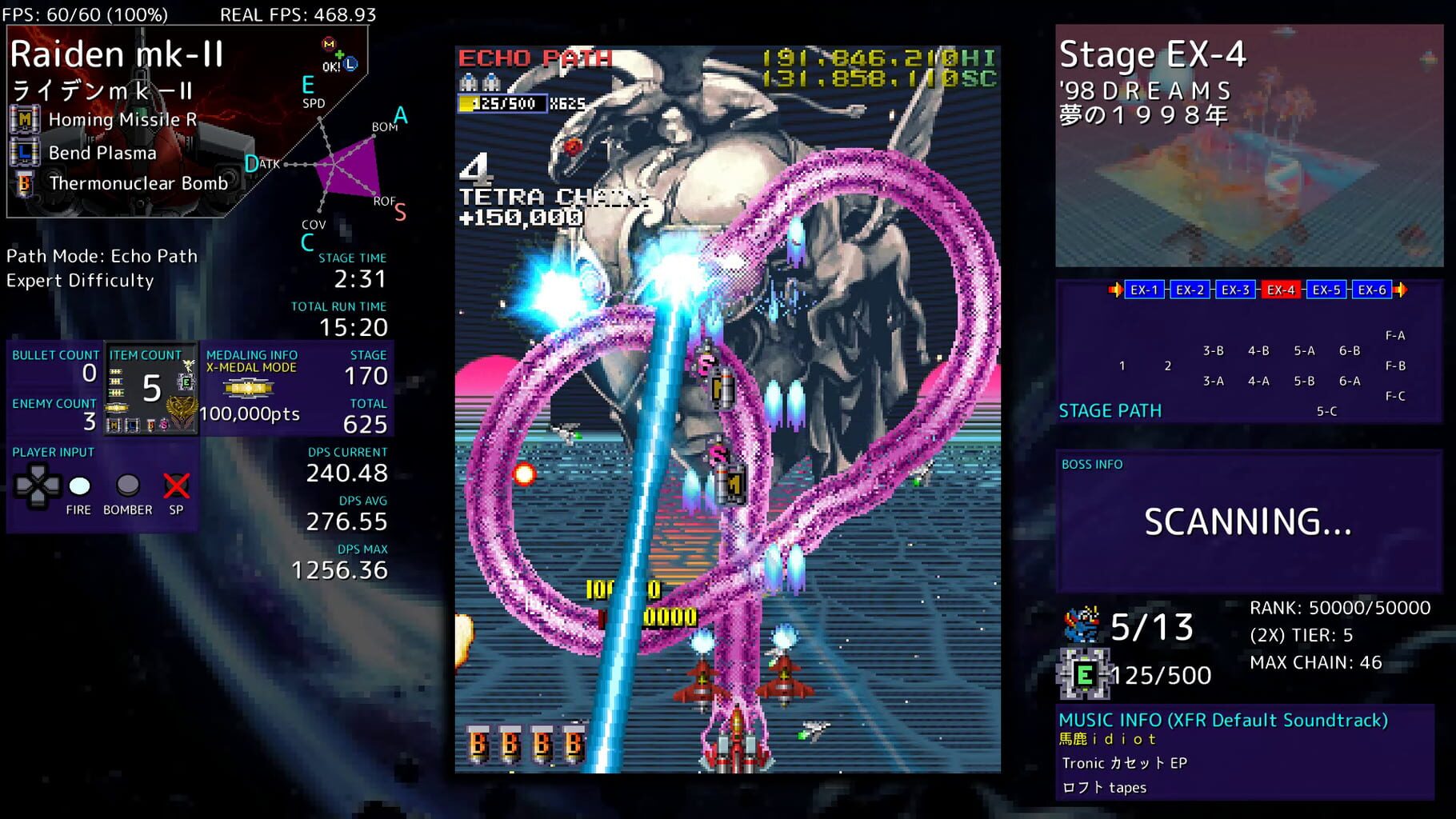1456x819 pixels.
Task: Select the Bend Plasma weapon icon
Action: pyautogui.click(x=25, y=152)
